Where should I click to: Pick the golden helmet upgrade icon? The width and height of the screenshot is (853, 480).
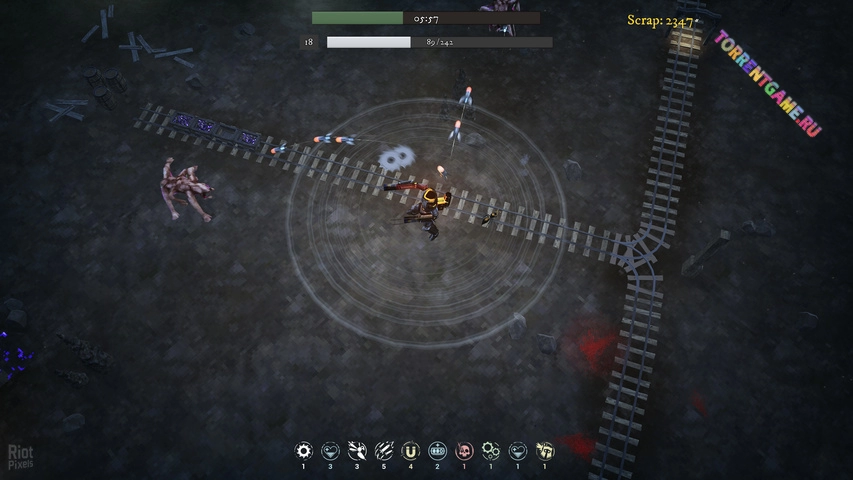[545, 450]
